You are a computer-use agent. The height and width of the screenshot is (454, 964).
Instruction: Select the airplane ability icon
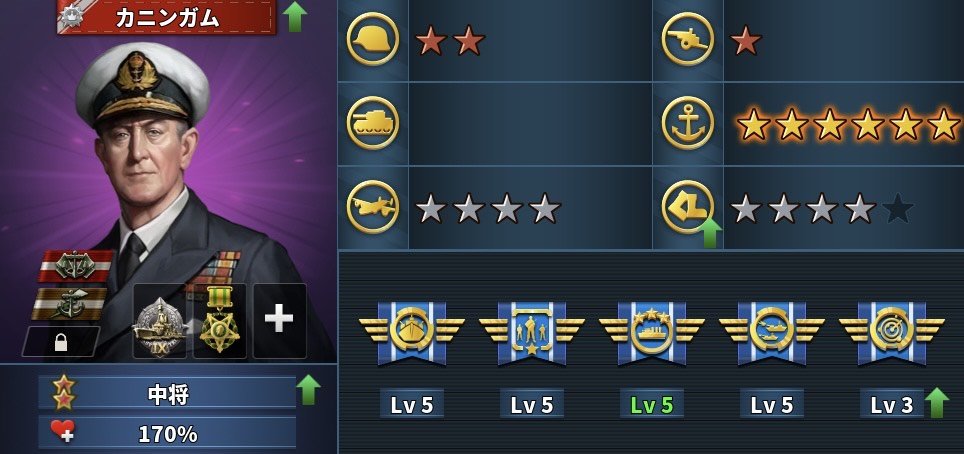pyautogui.click(x=372, y=207)
